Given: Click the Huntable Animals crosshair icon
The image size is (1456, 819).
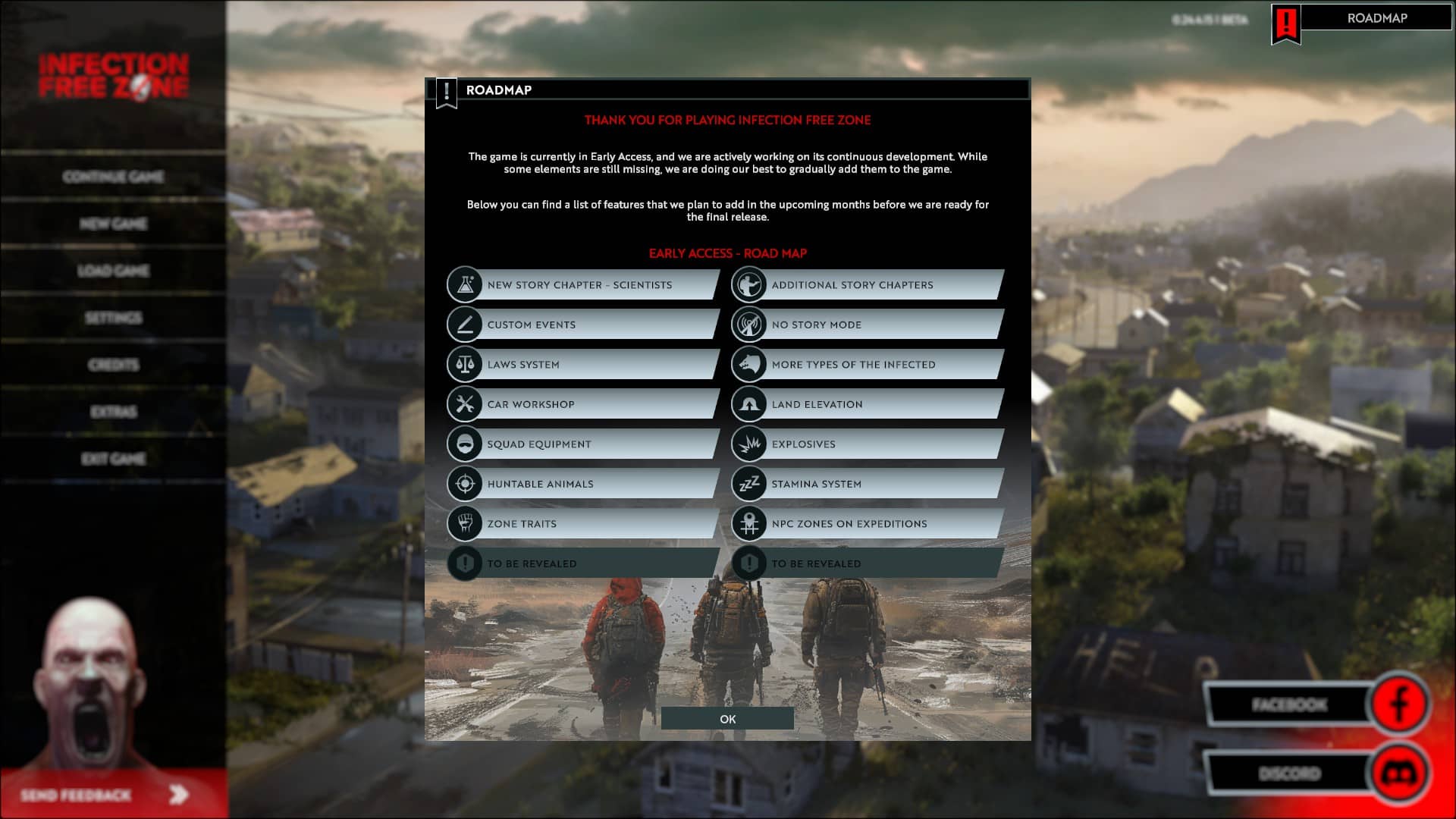Looking at the screenshot, I should pos(465,483).
